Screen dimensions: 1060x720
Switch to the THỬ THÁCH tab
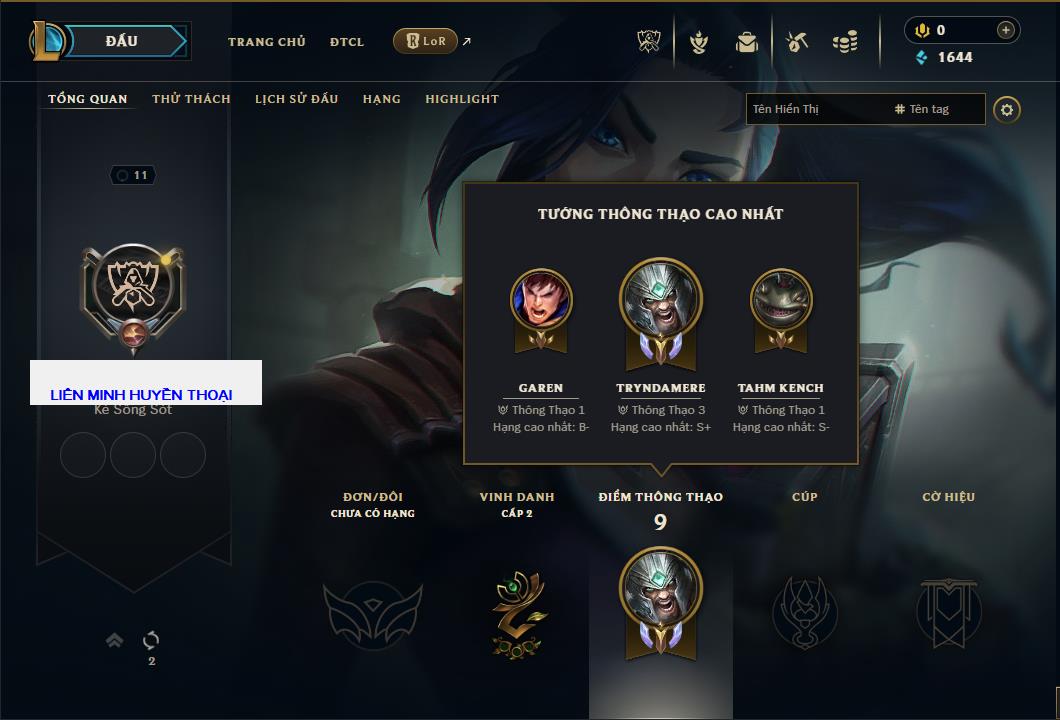coord(191,99)
